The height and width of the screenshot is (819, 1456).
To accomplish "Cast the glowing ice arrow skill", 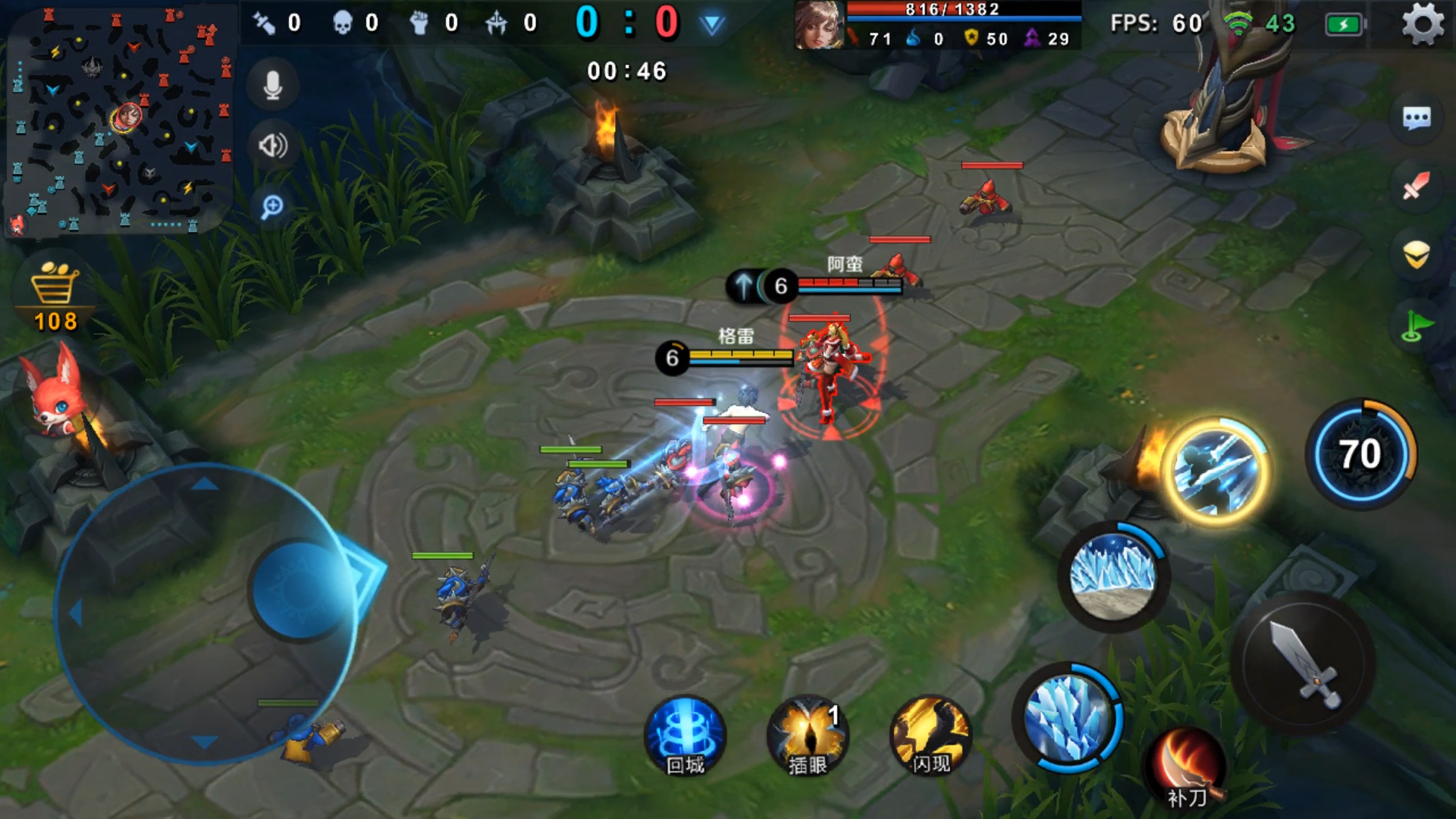I will (1214, 469).
